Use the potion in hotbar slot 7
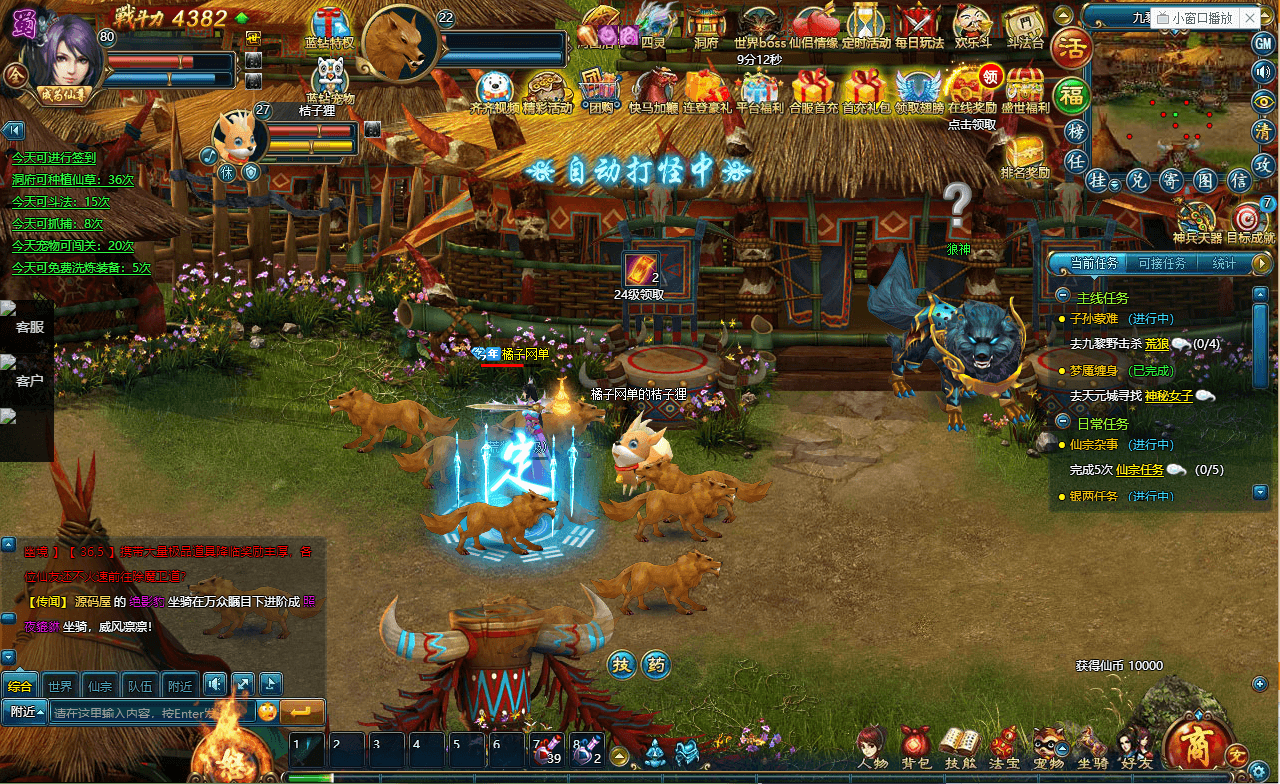This screenshot has height=784, width=1280. coord(548,749)
